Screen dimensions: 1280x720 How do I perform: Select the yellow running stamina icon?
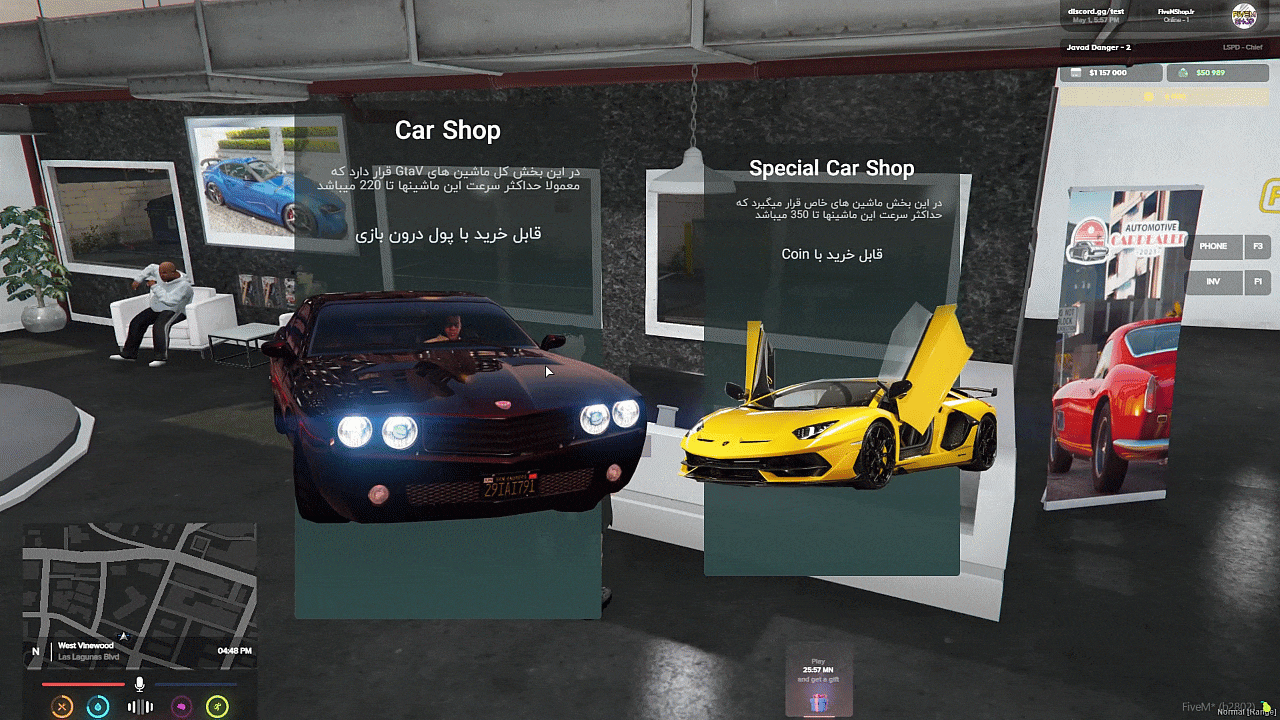coord(218,707)
